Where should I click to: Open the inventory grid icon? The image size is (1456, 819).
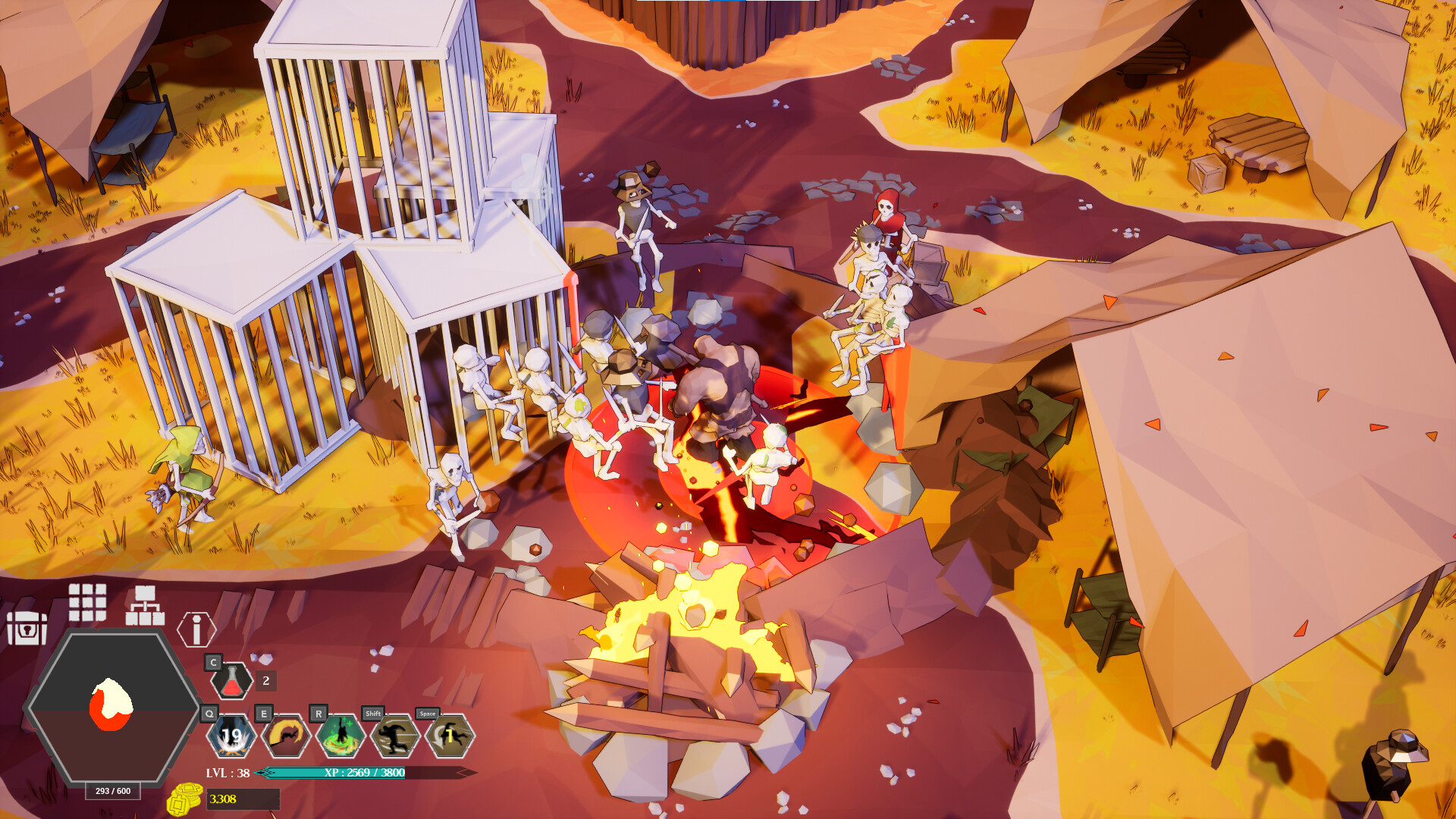(86, 604)
